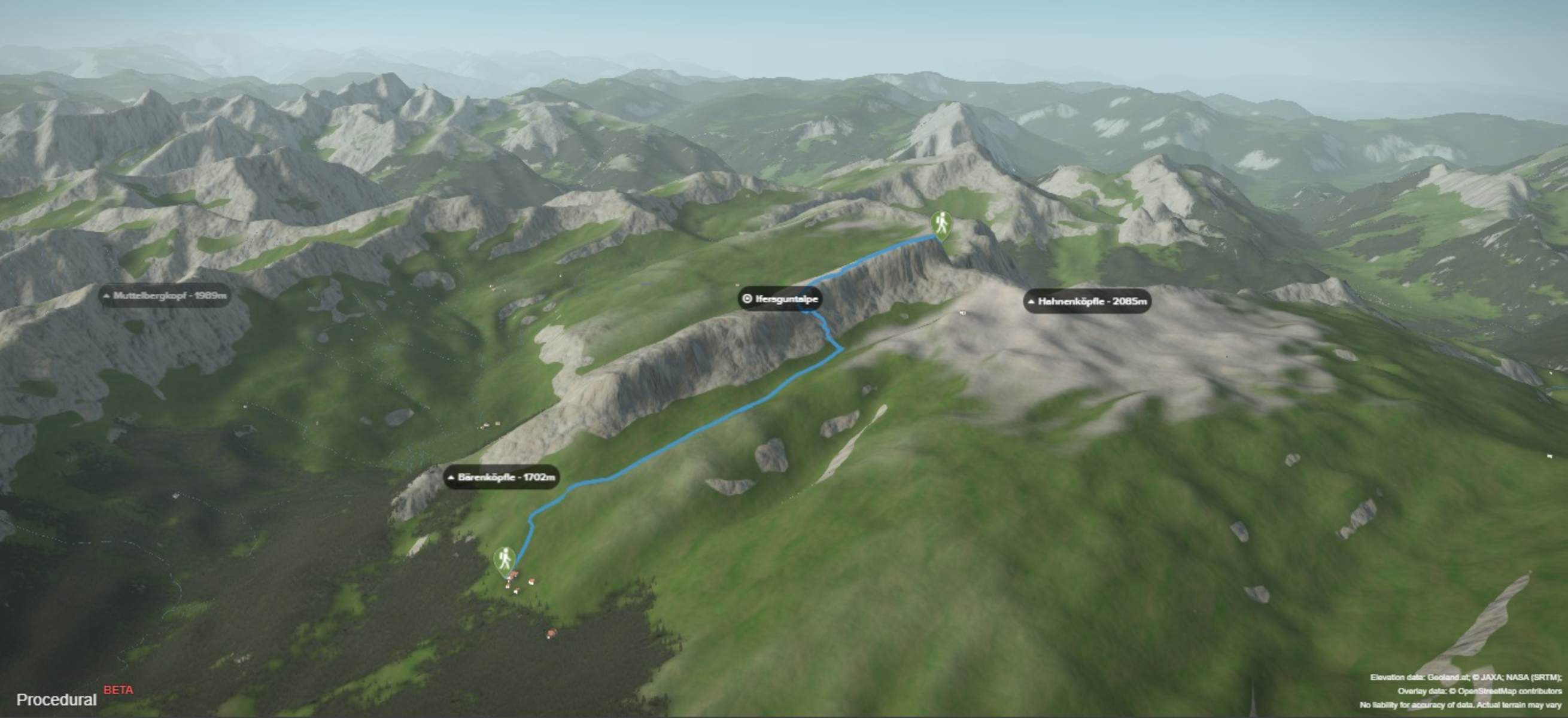
Task: Show details for the Ifersguntalpe waypoint label
Action: click(780, 299)
